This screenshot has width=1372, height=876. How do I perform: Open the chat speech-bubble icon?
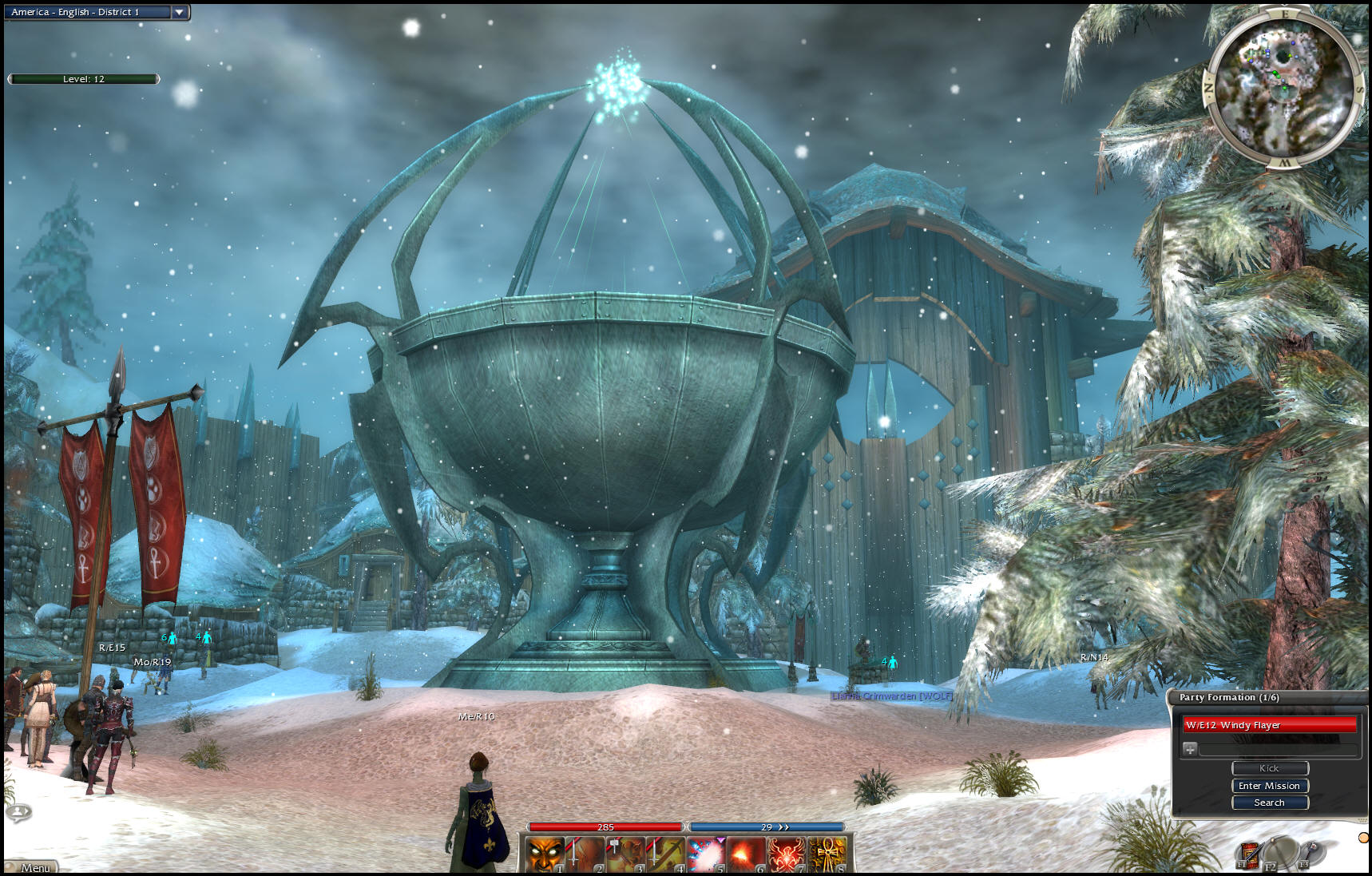[x=18, y=812]
